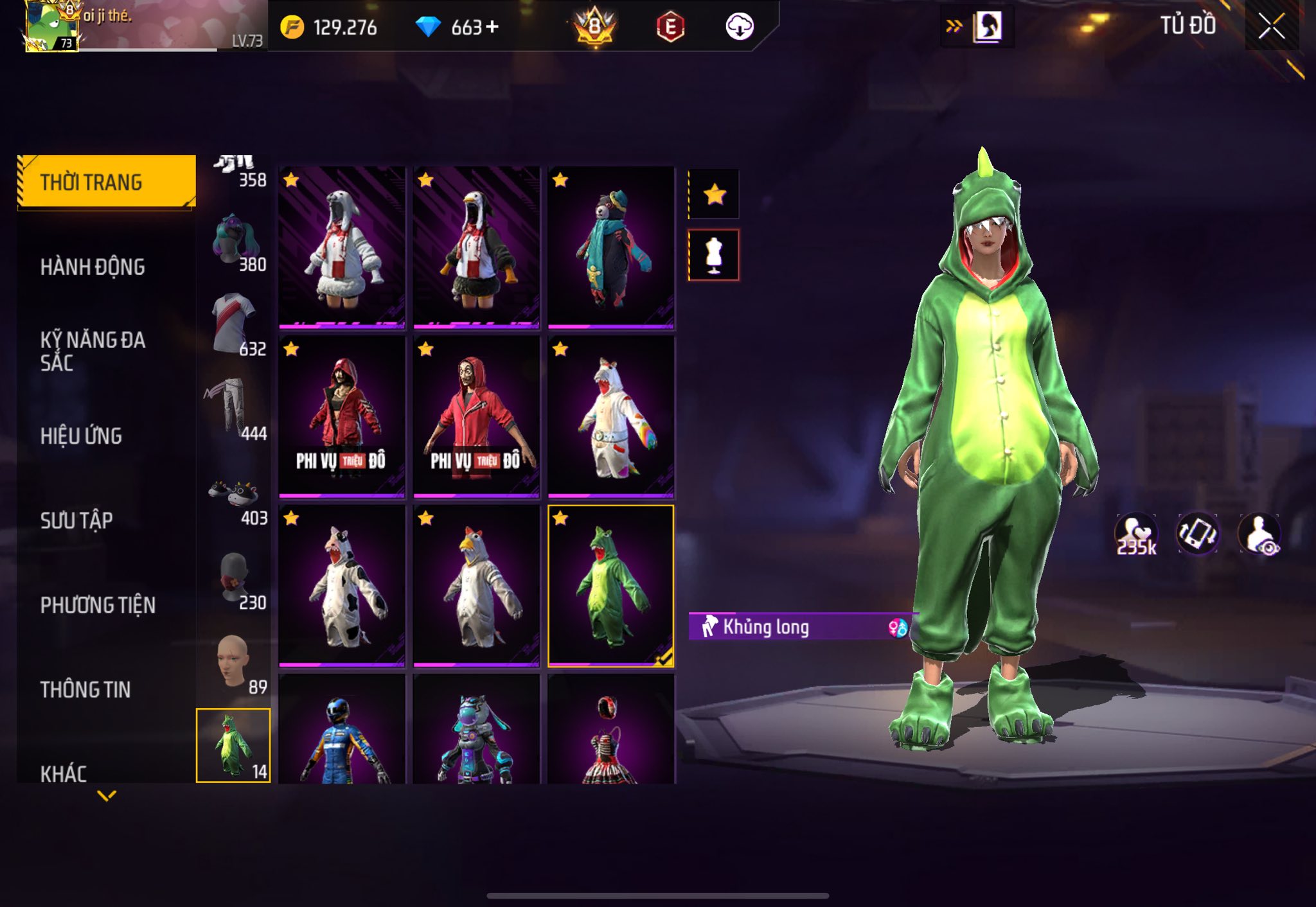Screen dimensions: 1316x907
Task: Show the Thông Tin tab
Action: (x=85, y=690)
